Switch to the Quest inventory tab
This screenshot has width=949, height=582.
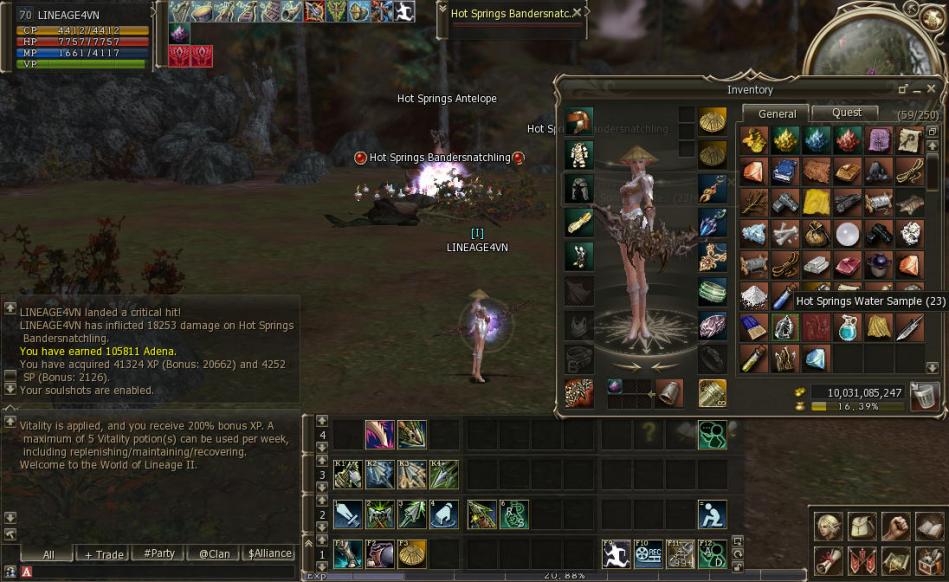[x=846, y=113]
